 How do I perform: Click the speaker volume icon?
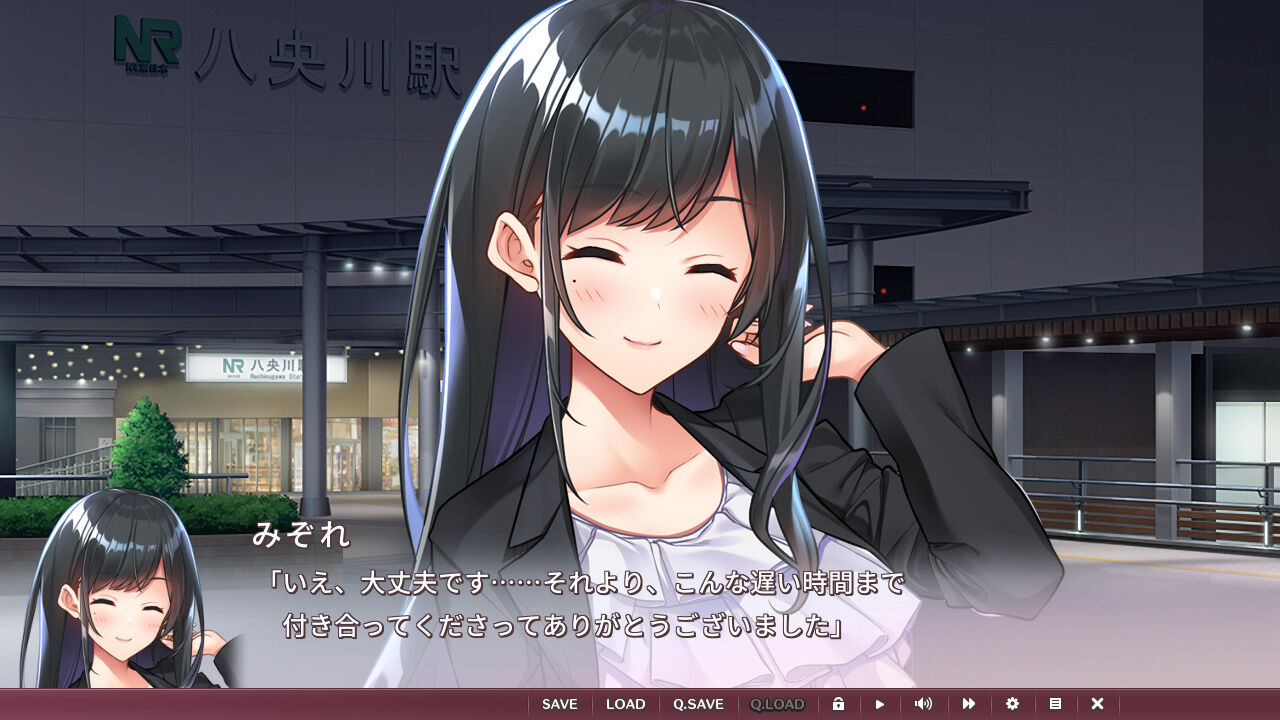(925, 703)
